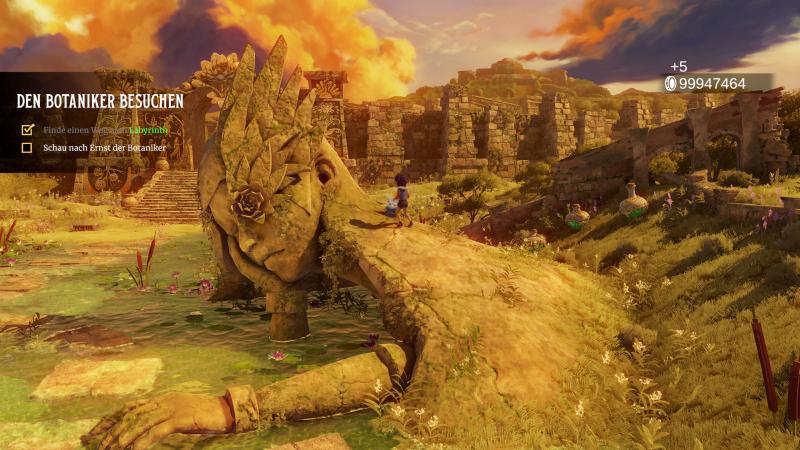Select the 'Schau nach Ernst der Botaniker' objective
This screenshot has width=800, height=450.
104,148
